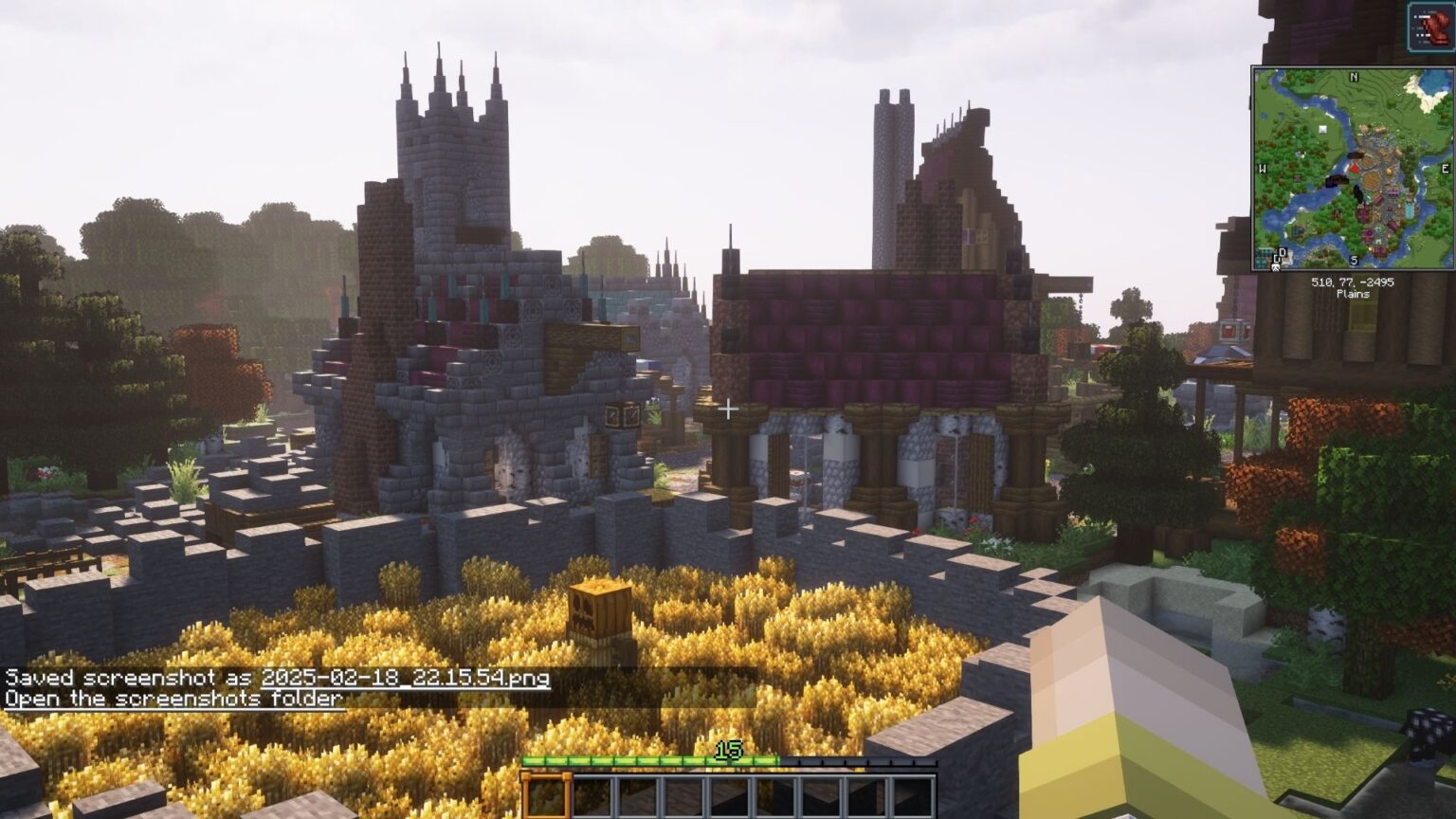Click the death marker "D" on the minimap
This screenshot has width=1456, height=819.
1282,252
